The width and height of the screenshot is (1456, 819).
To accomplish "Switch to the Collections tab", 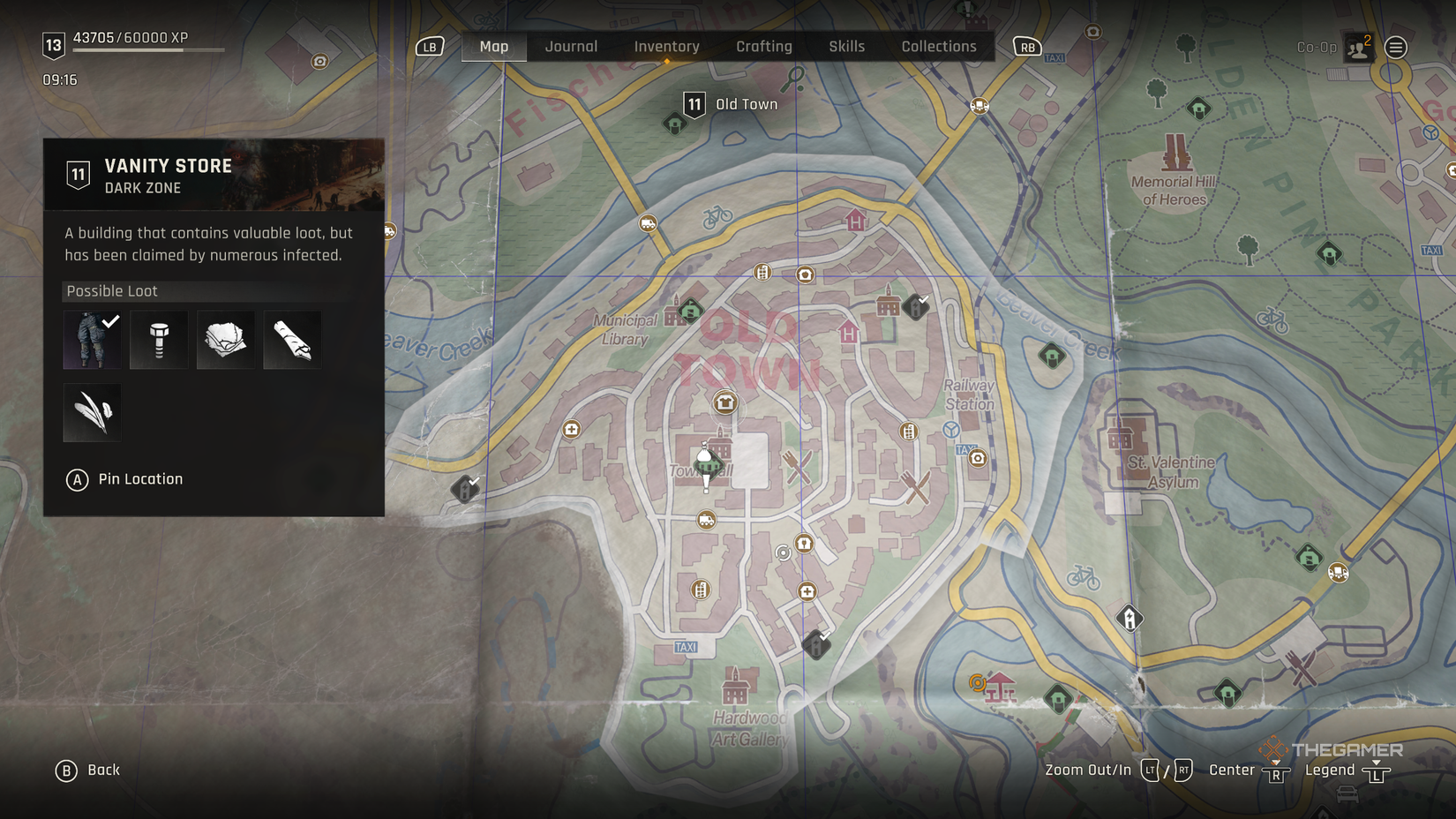I will point(938,46).
